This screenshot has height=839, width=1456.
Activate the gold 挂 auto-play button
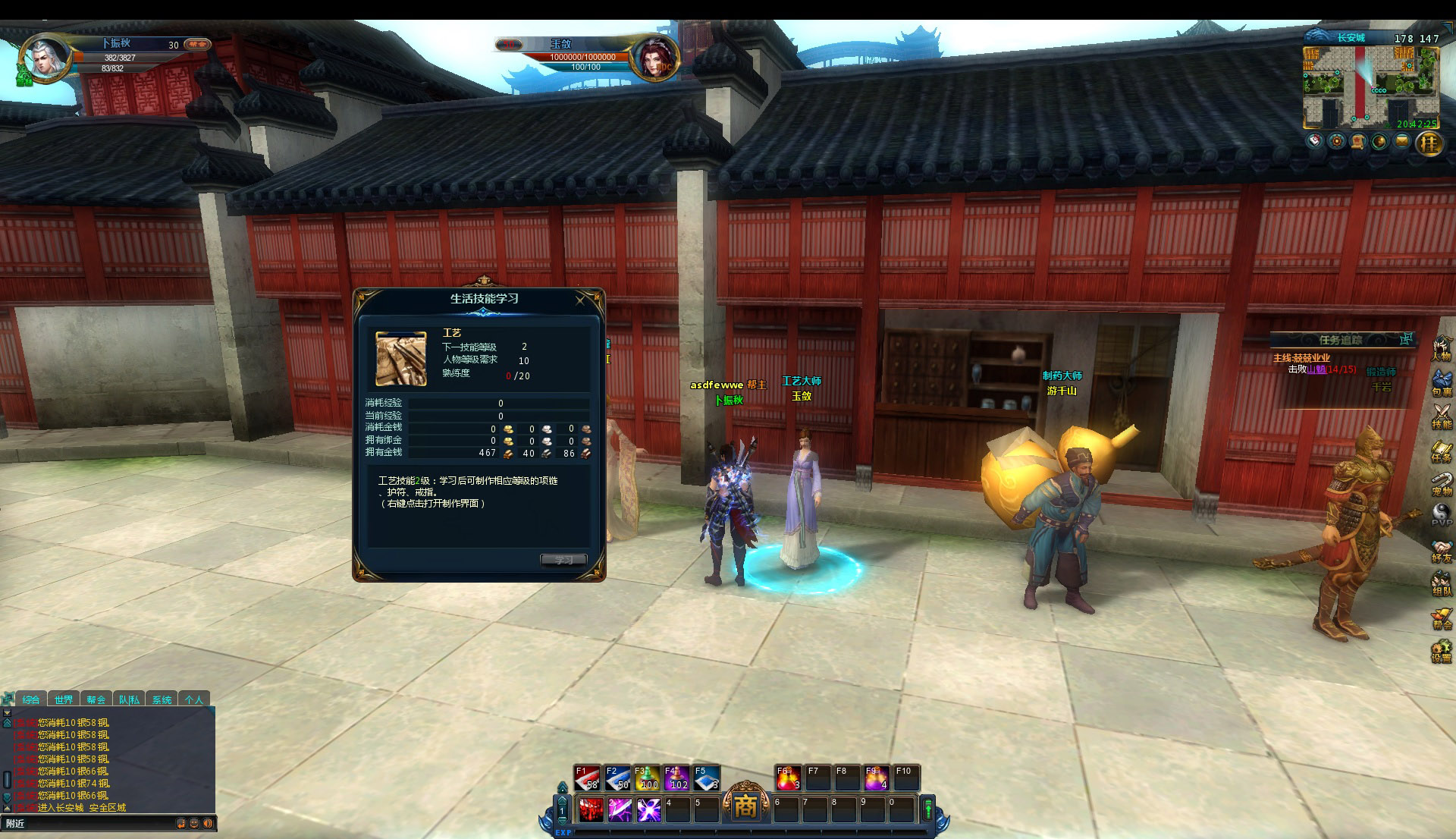(1429, 143)
